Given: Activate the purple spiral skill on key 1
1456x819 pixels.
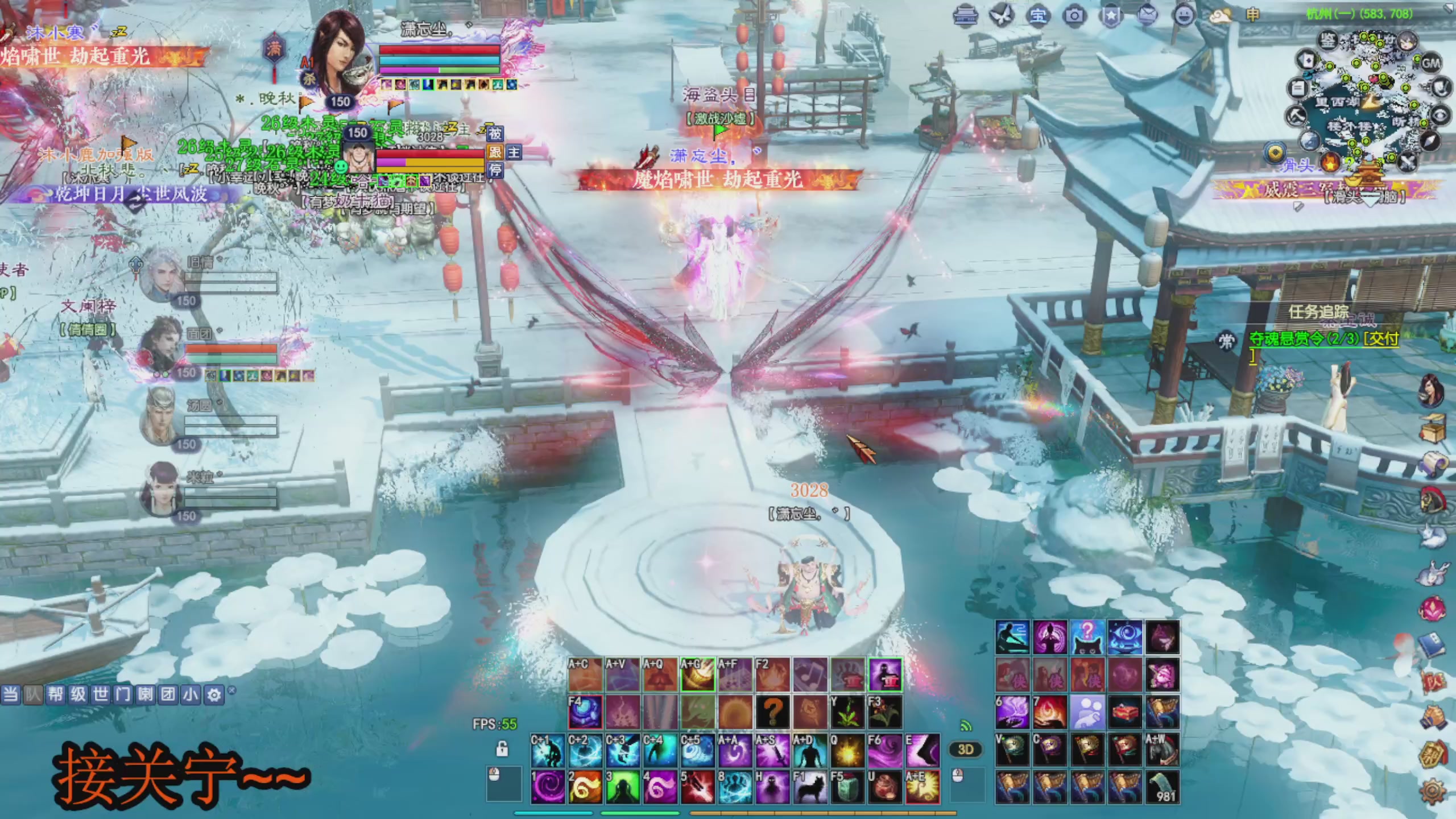Looking at the screenshot, I should (x=548, y=787).
